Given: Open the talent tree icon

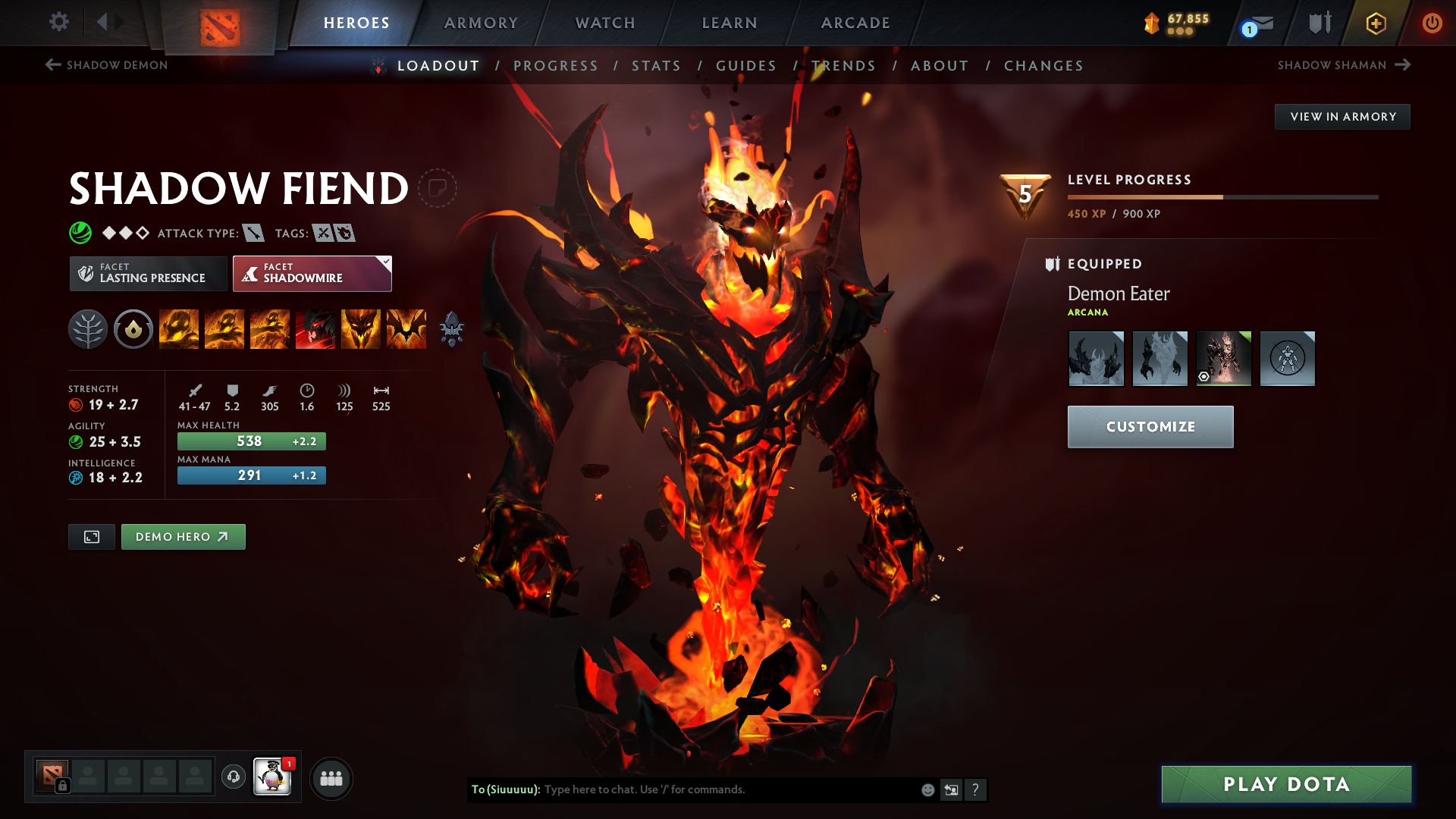Looking at the screenshot, I should click(88, 329).
